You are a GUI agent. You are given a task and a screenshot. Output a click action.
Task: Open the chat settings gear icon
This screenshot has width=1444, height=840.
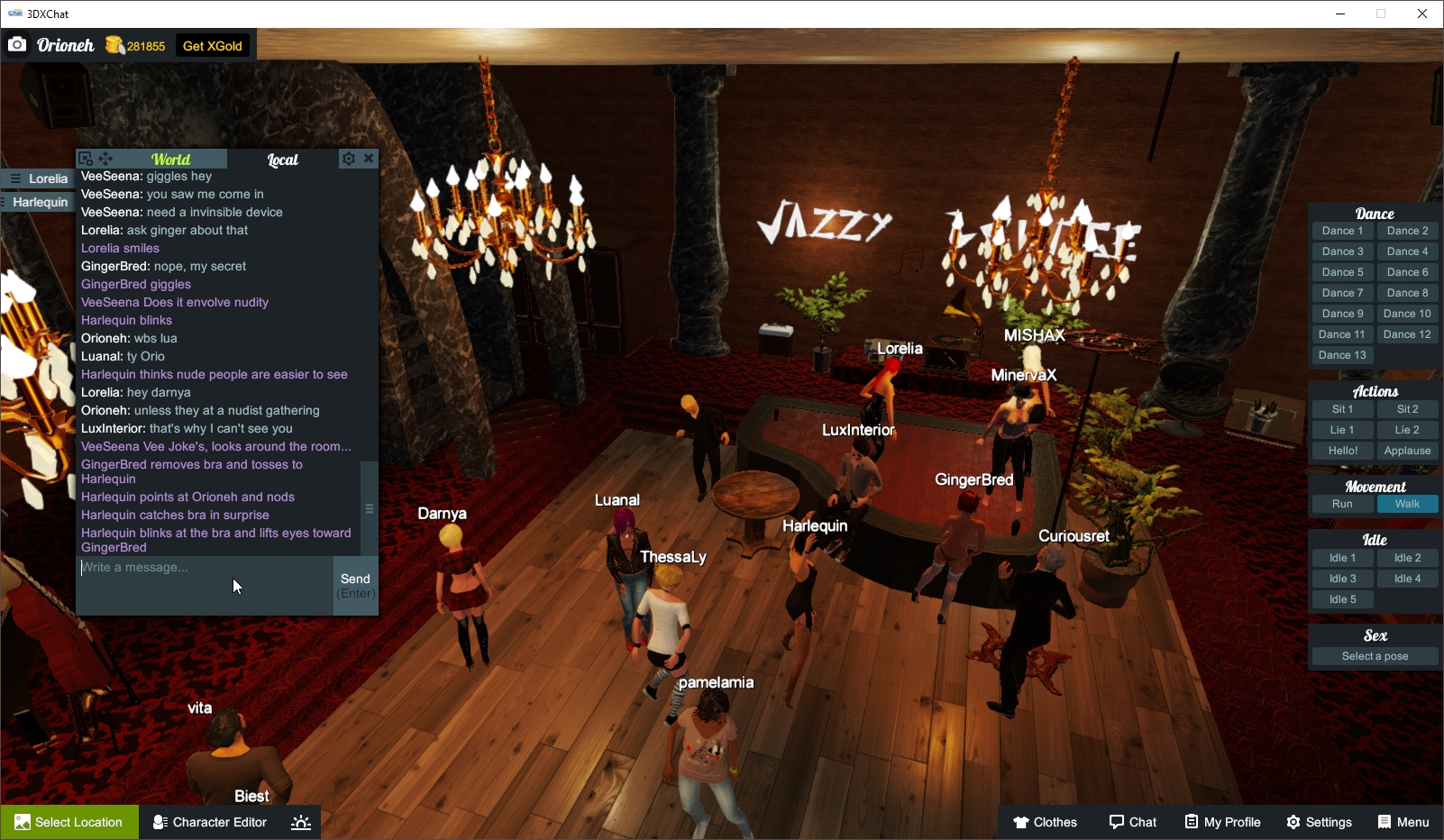point(349,158)
